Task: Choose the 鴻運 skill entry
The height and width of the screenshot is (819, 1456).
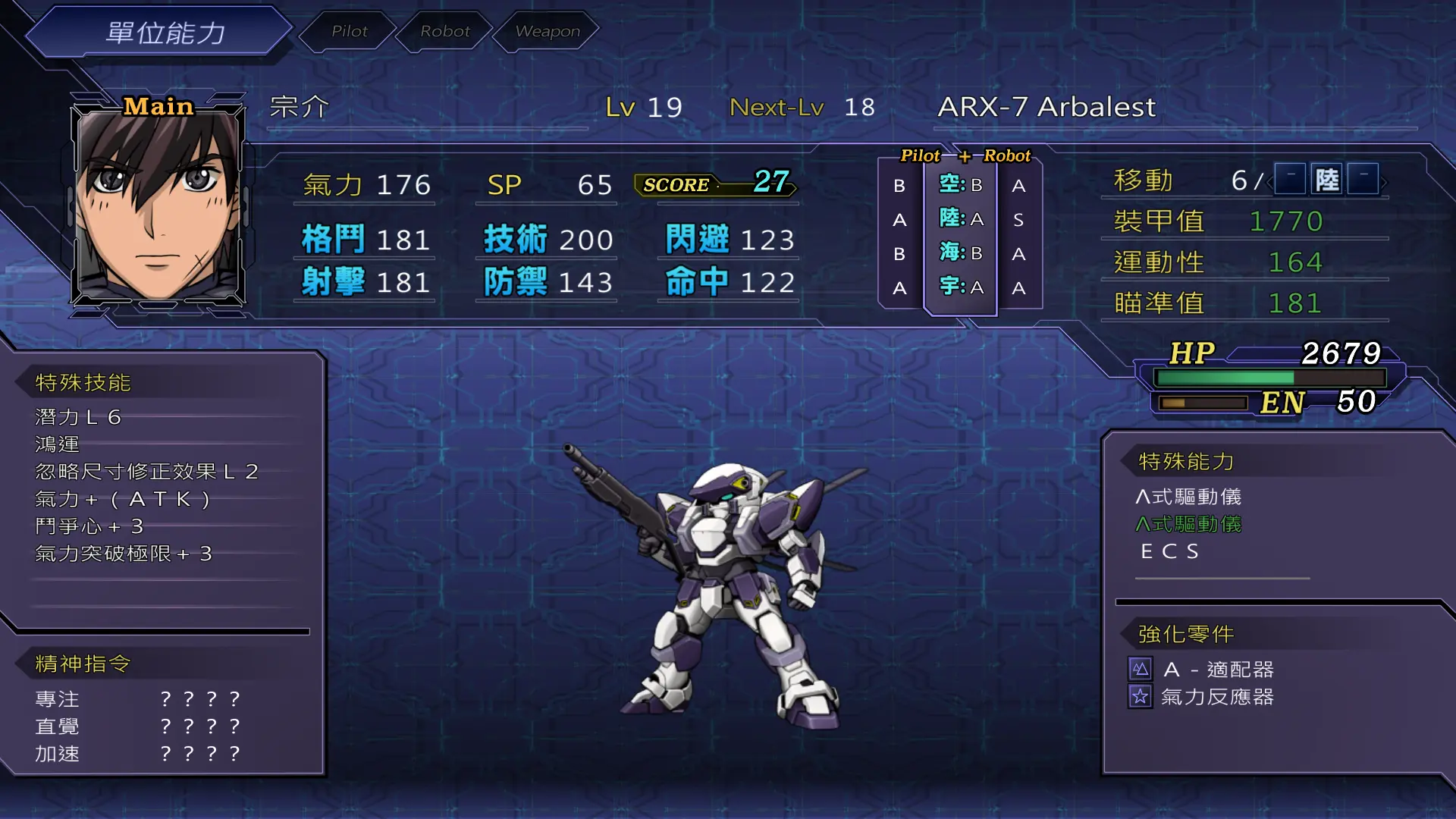Action: point(58,444)
